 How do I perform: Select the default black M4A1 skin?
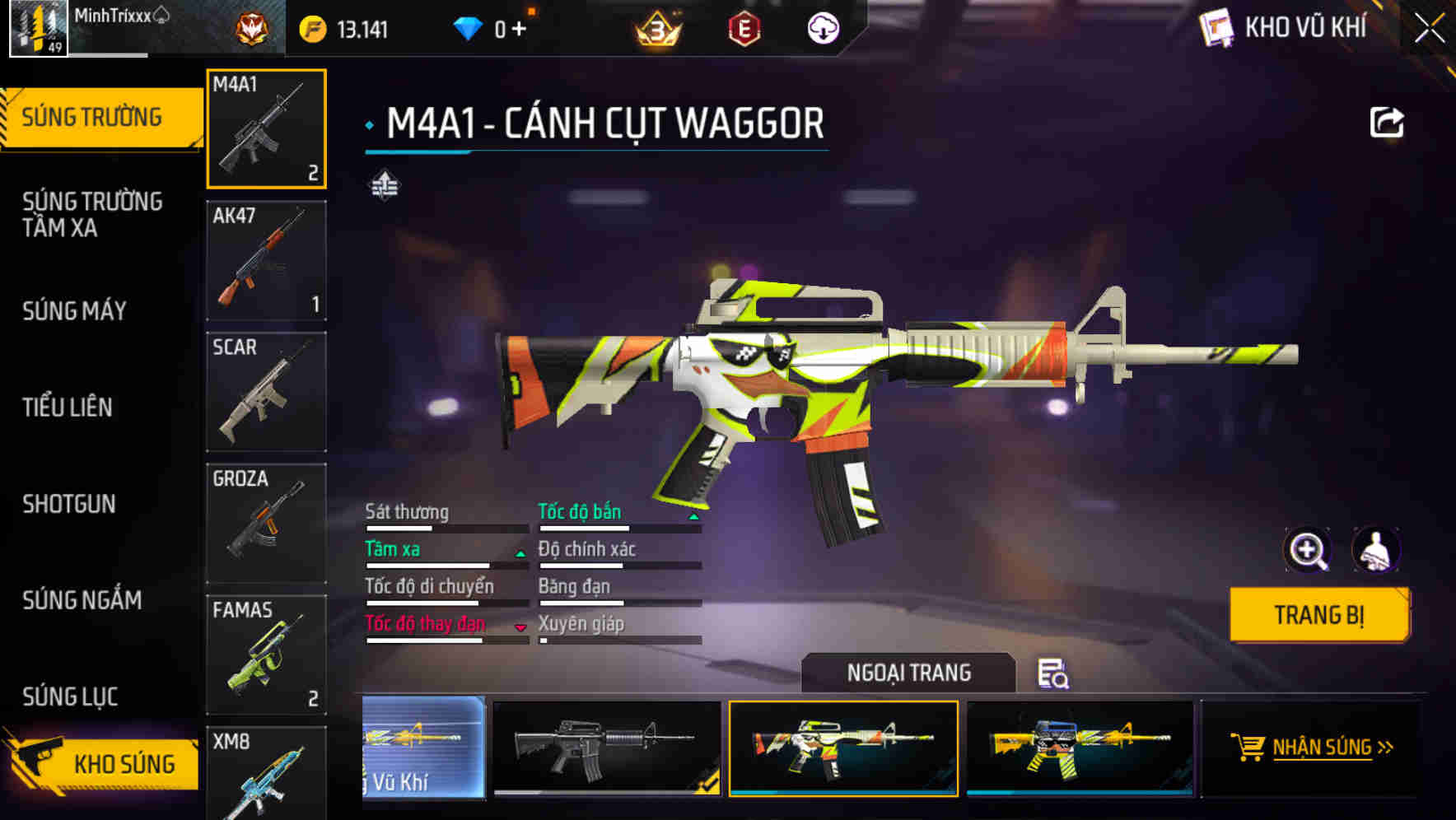[x=607, y=748]
